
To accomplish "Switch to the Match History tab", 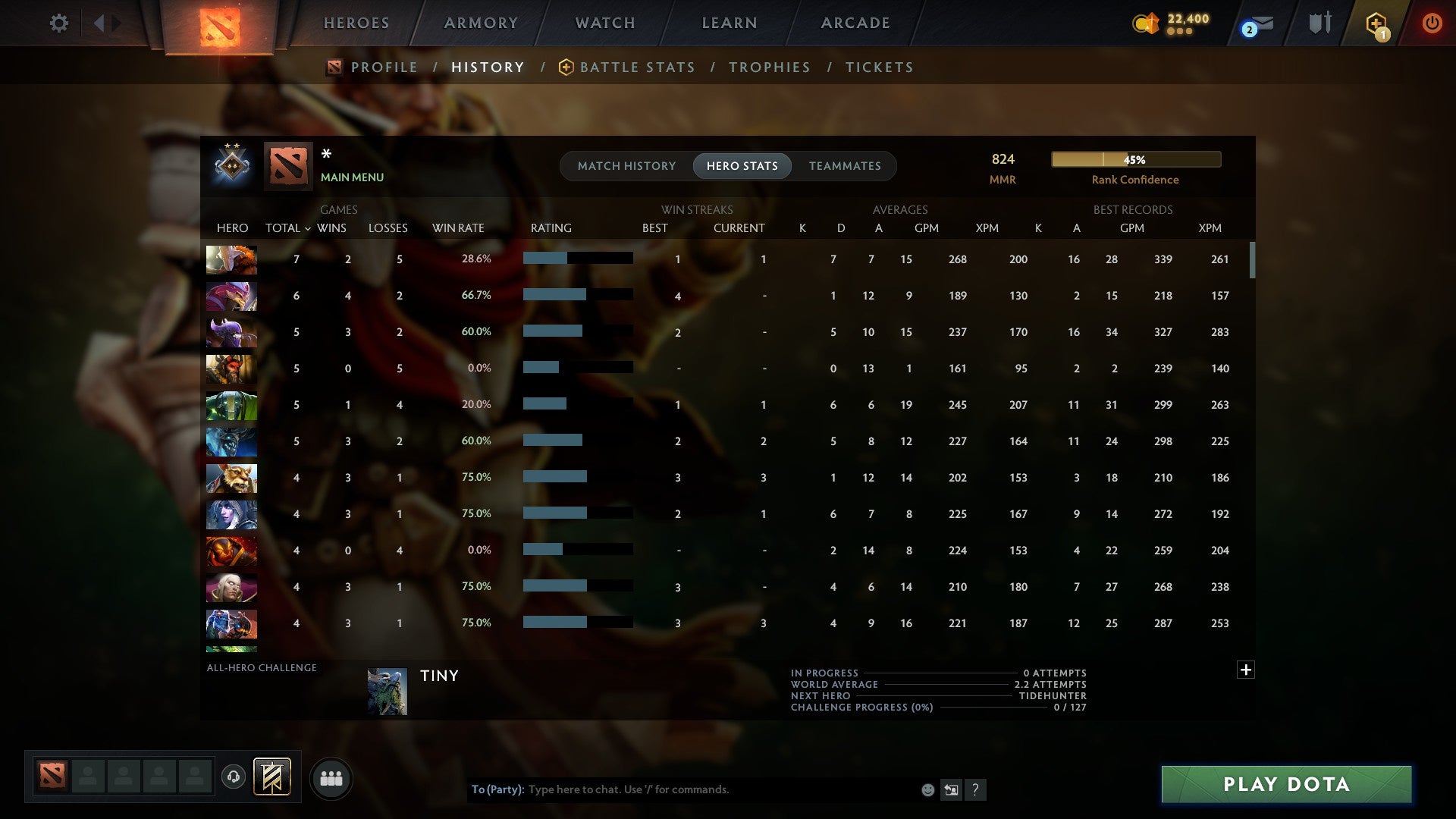I will point(626,165).
